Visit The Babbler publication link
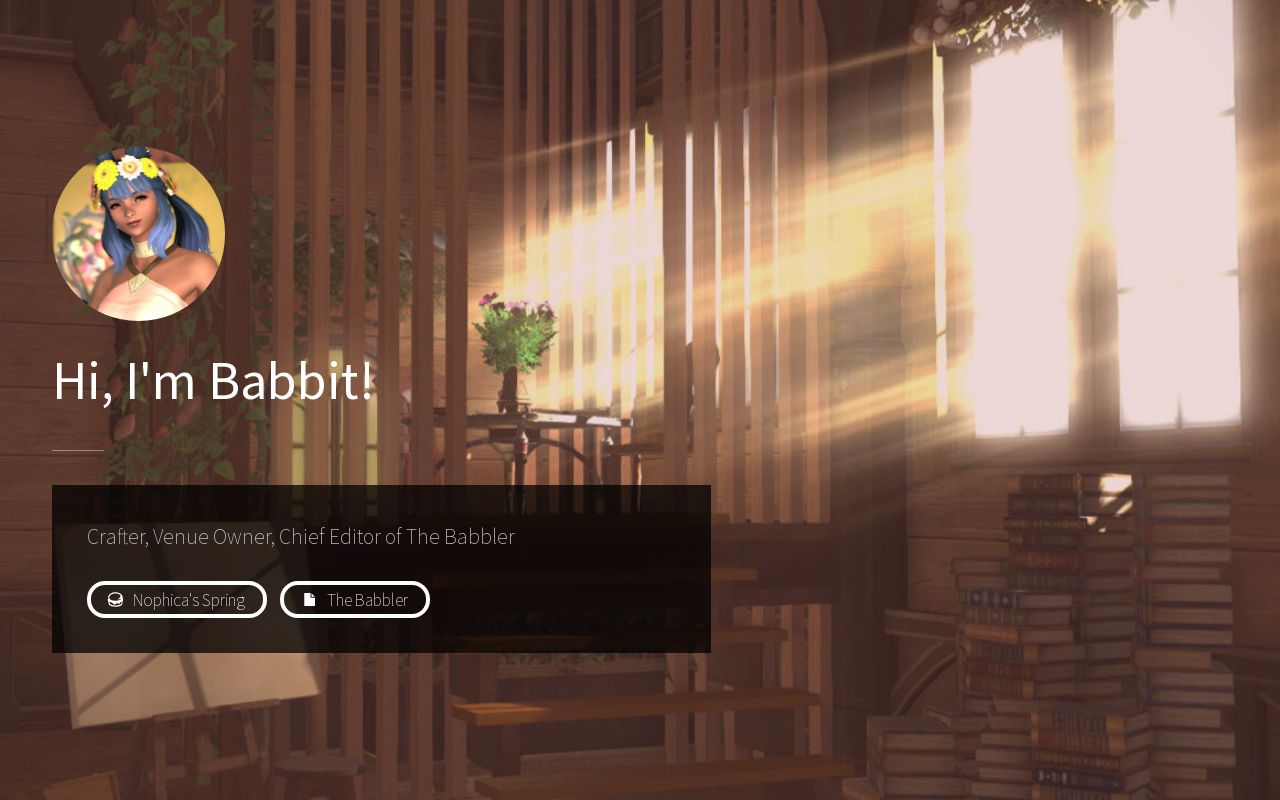Image resolution: width=1280 pixels, height=800 pixels. pos(355,599)
